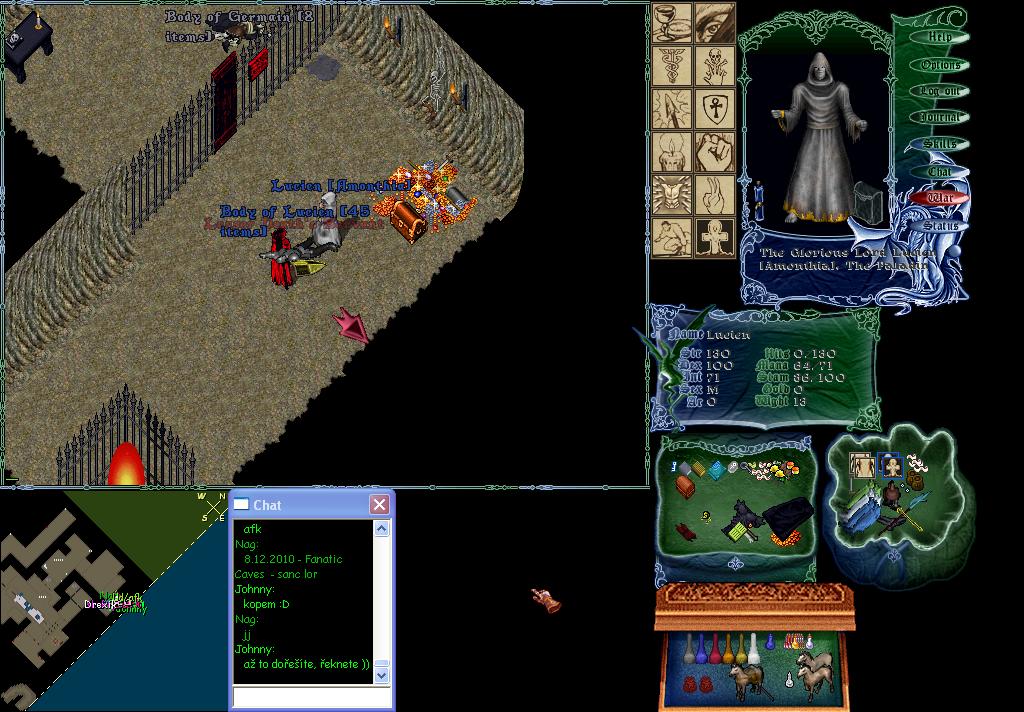Select the ankh shield skill icon
The height and width of the screenshot is (712, 1024).
(x=714, y=107)
